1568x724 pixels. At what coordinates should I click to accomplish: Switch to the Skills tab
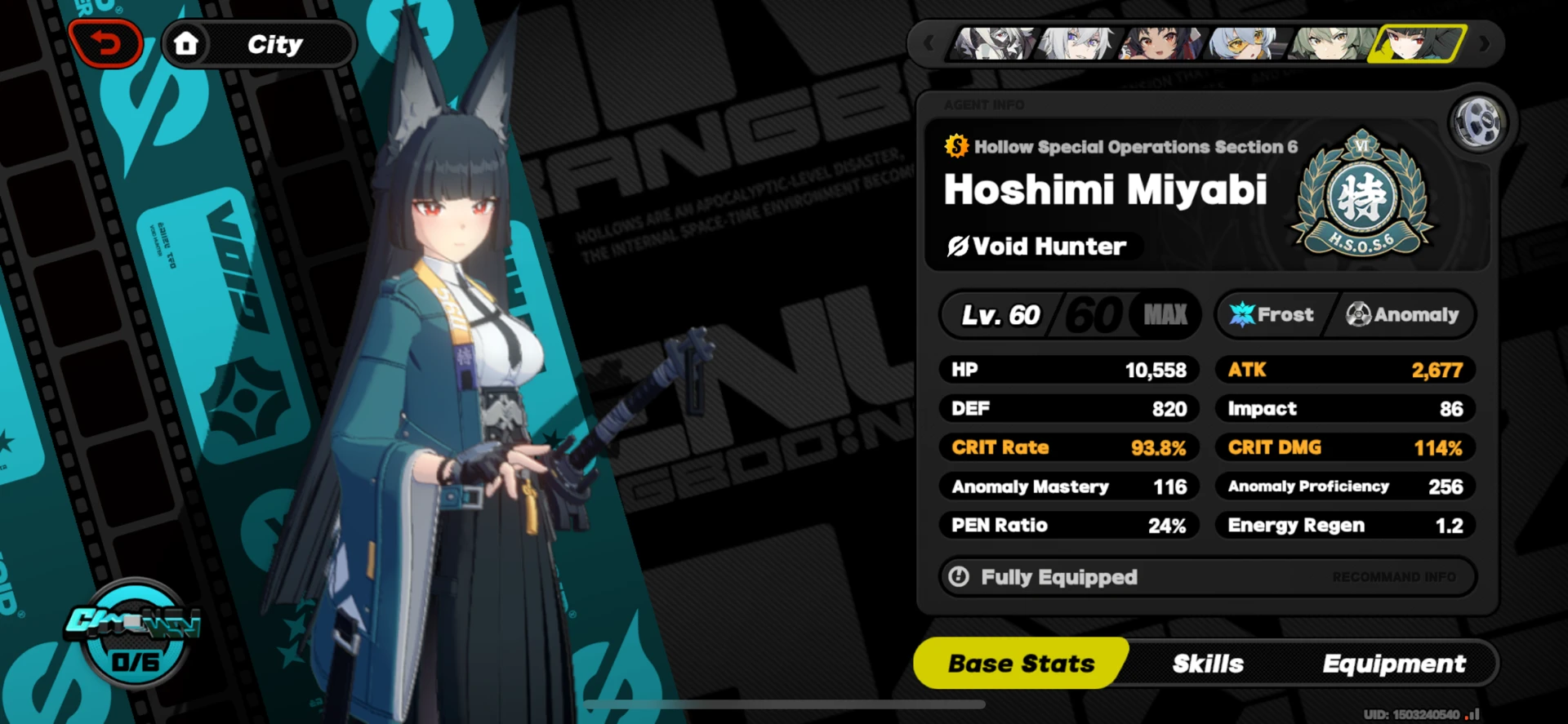tap(1207, 664)
